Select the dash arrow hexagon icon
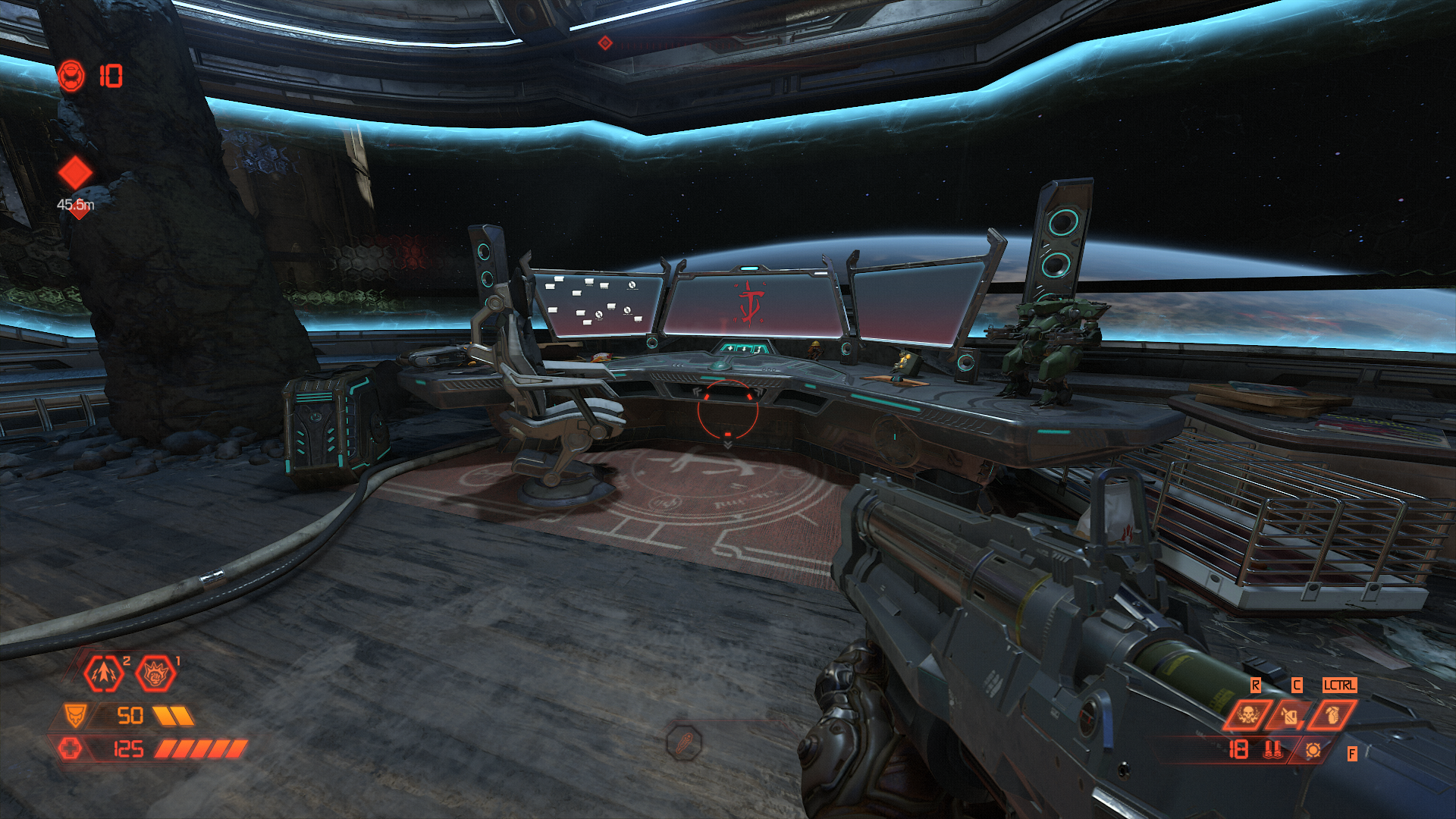 [104, 673]
